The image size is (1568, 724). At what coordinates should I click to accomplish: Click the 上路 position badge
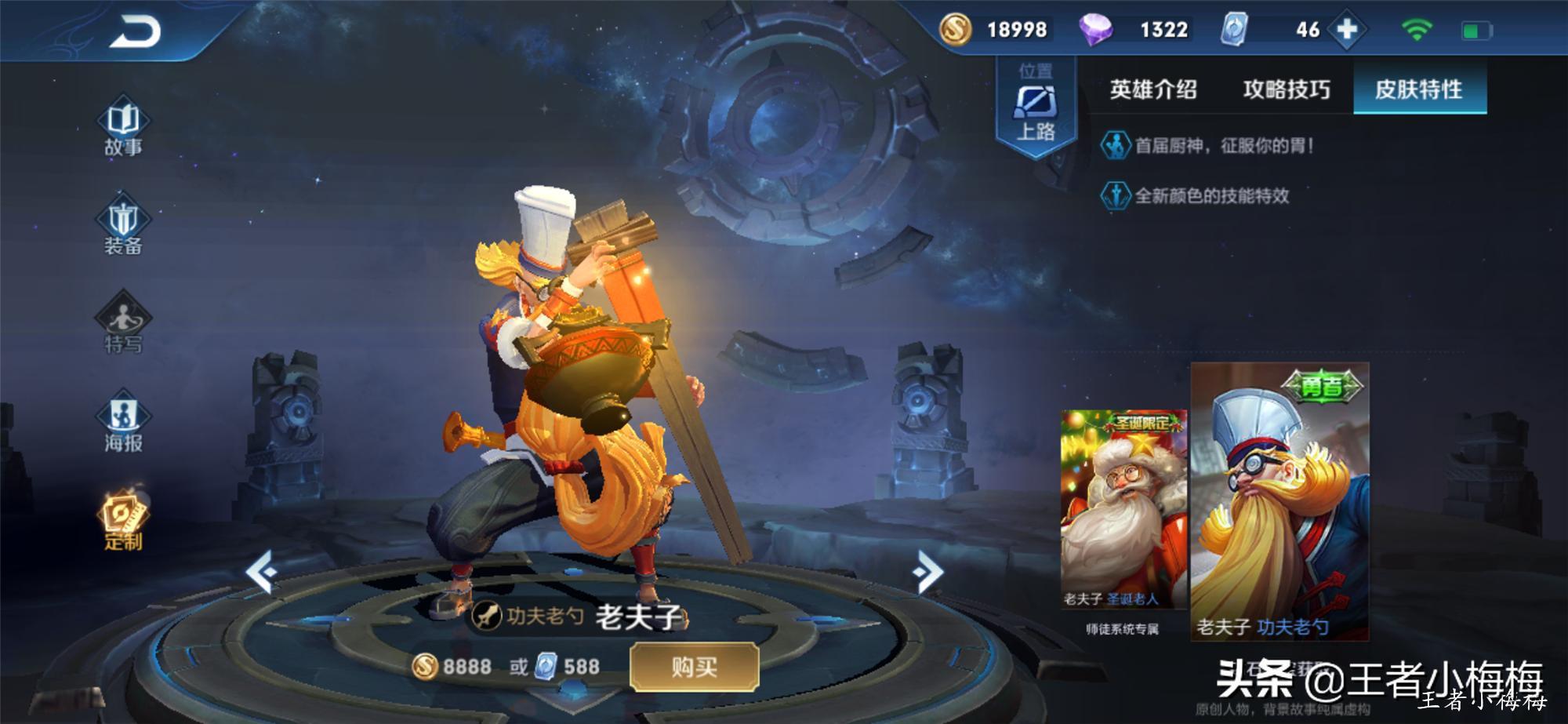pos(1036,108)
